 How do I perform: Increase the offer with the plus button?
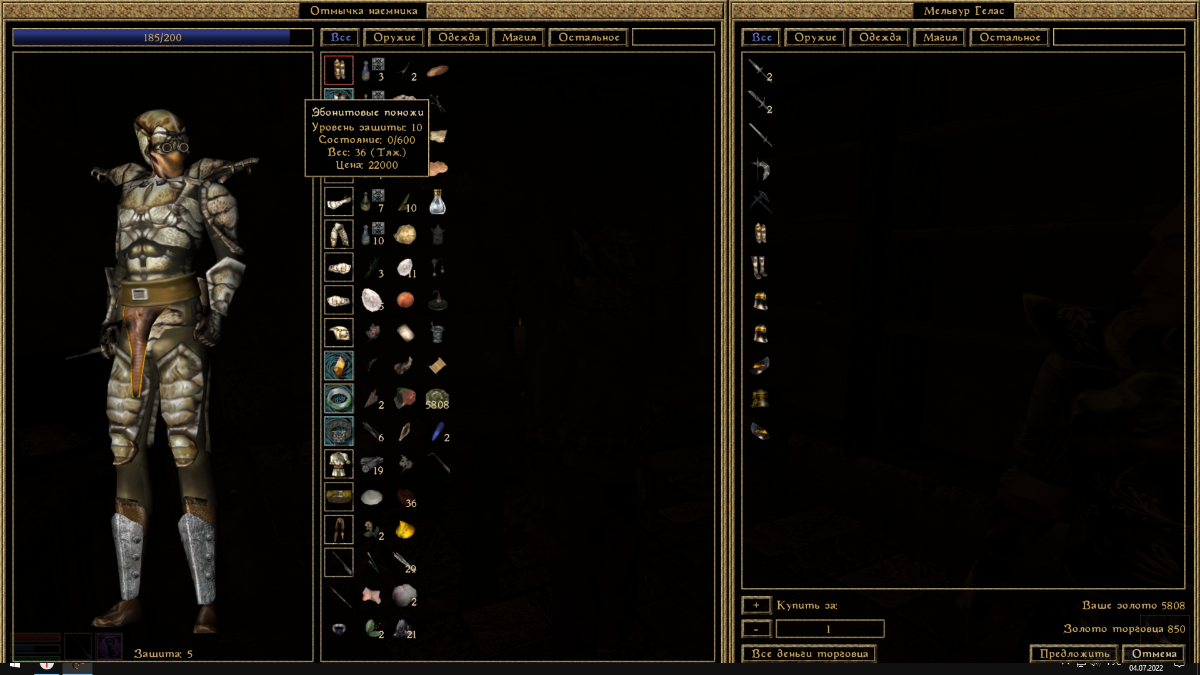click(756, 605)
